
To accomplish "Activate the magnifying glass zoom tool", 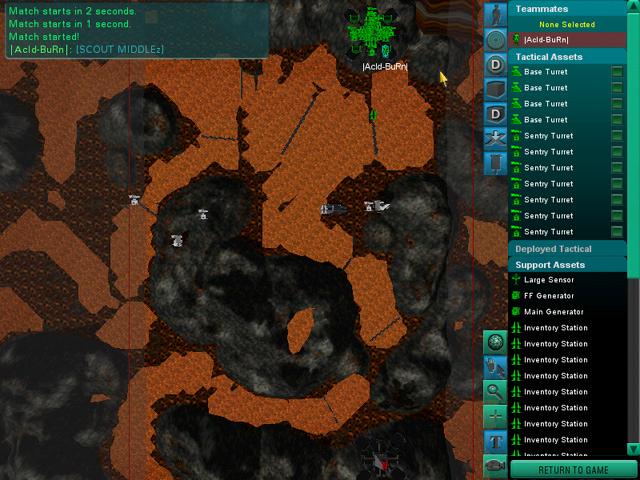I will pos(496,391).
